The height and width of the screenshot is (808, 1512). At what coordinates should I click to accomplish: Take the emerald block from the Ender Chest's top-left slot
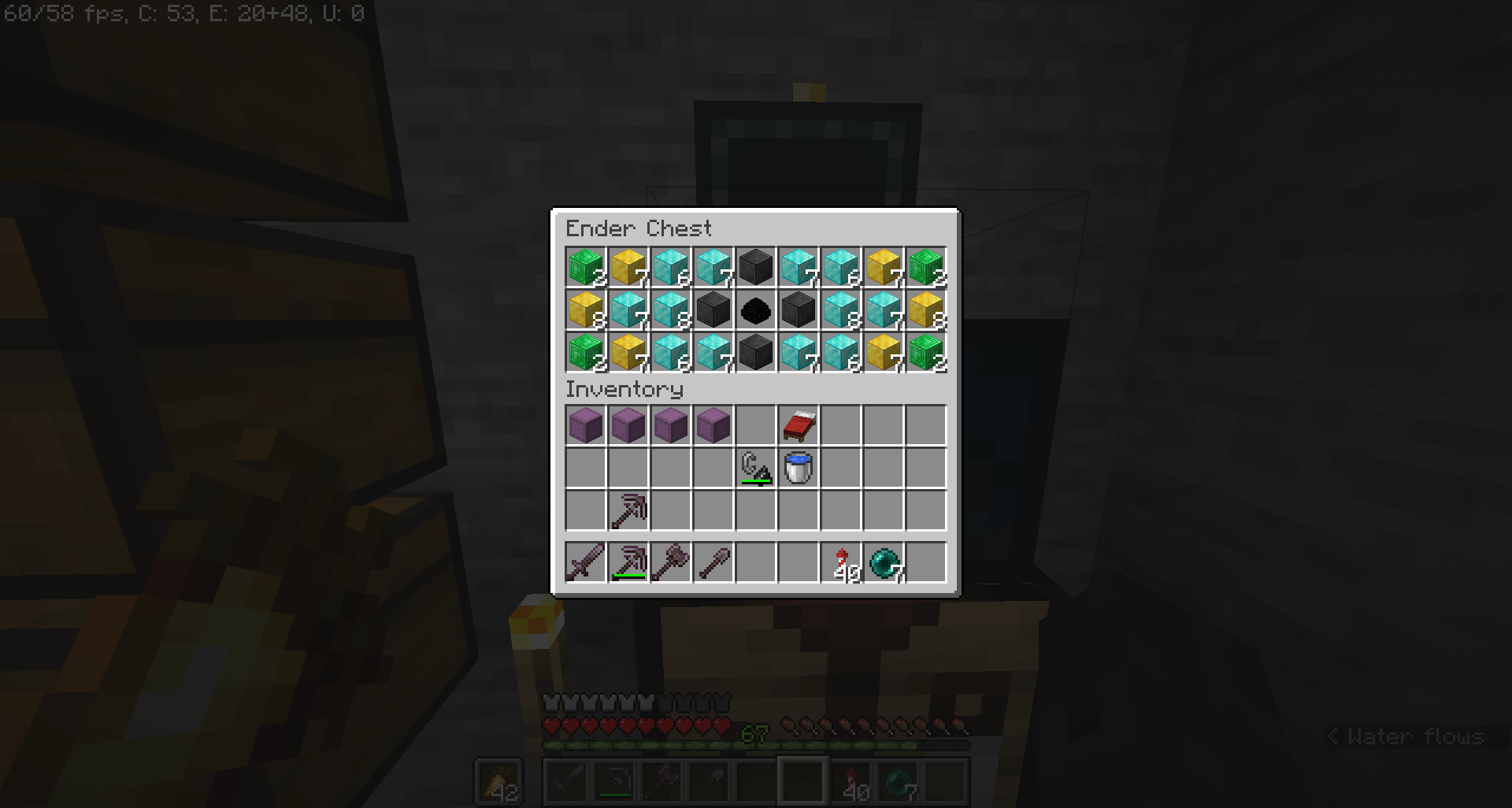point(585,268)
